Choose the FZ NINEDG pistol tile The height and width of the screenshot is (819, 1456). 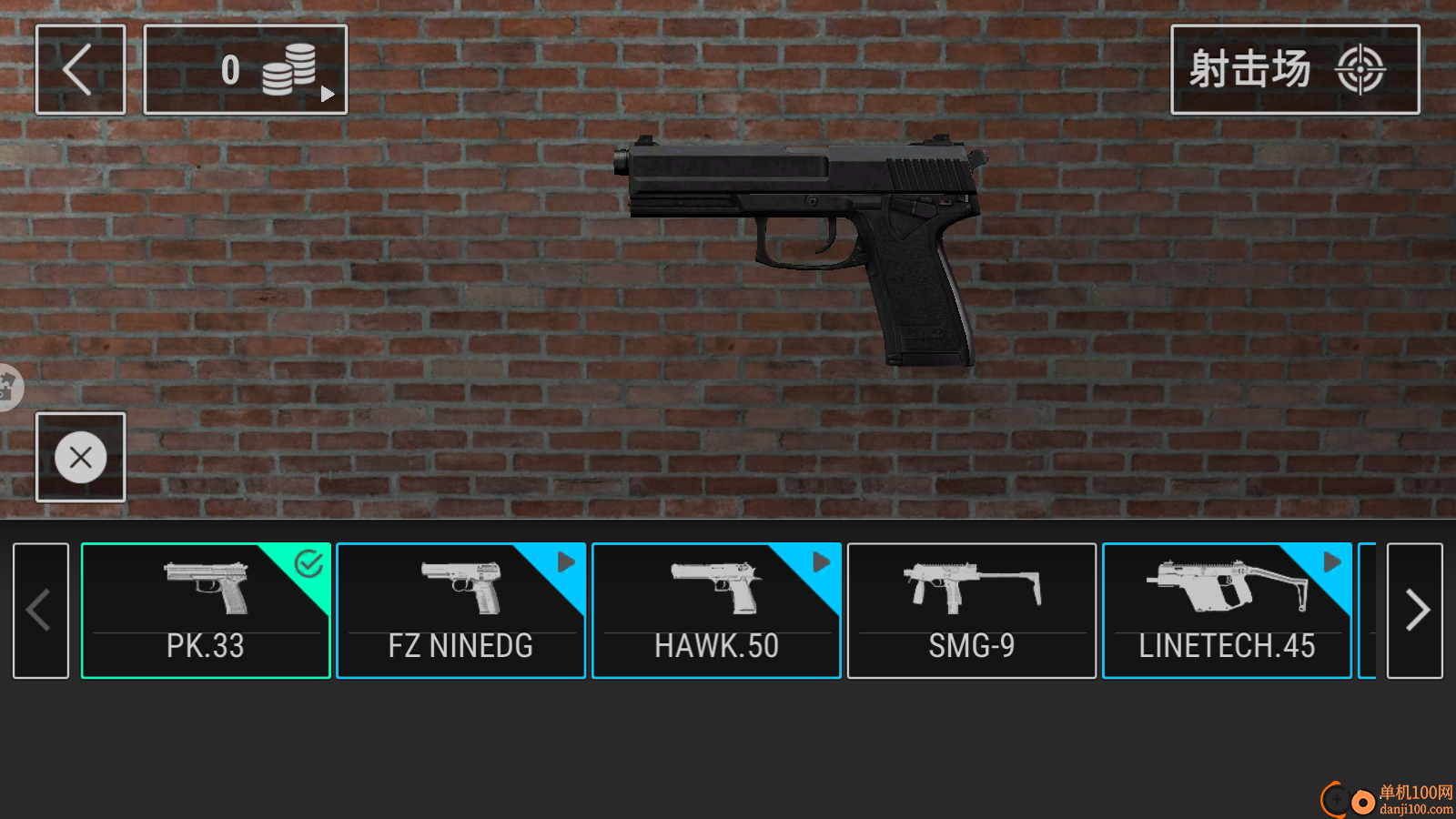[460, 611]
